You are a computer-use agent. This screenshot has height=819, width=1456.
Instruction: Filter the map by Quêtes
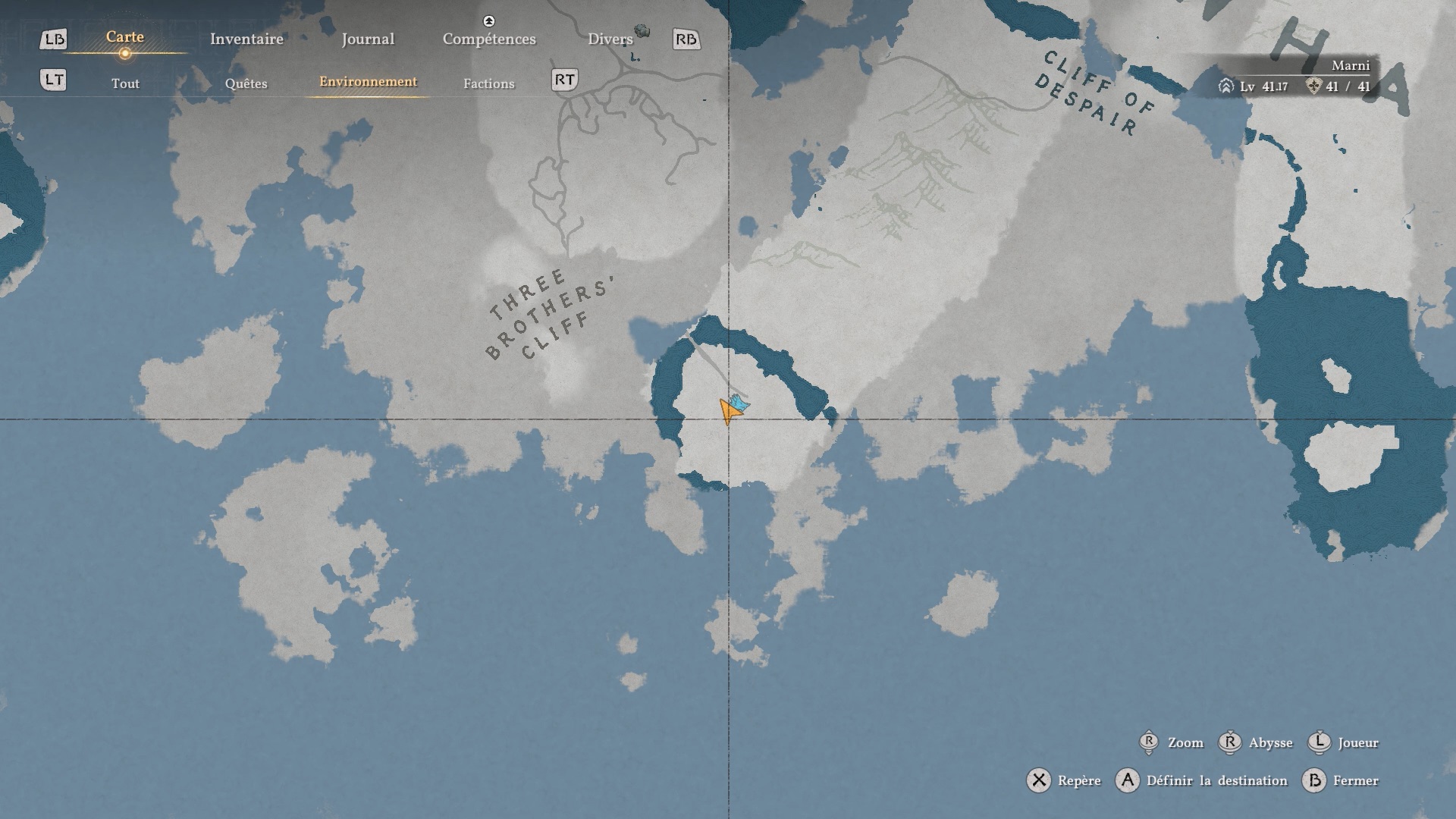246,83
